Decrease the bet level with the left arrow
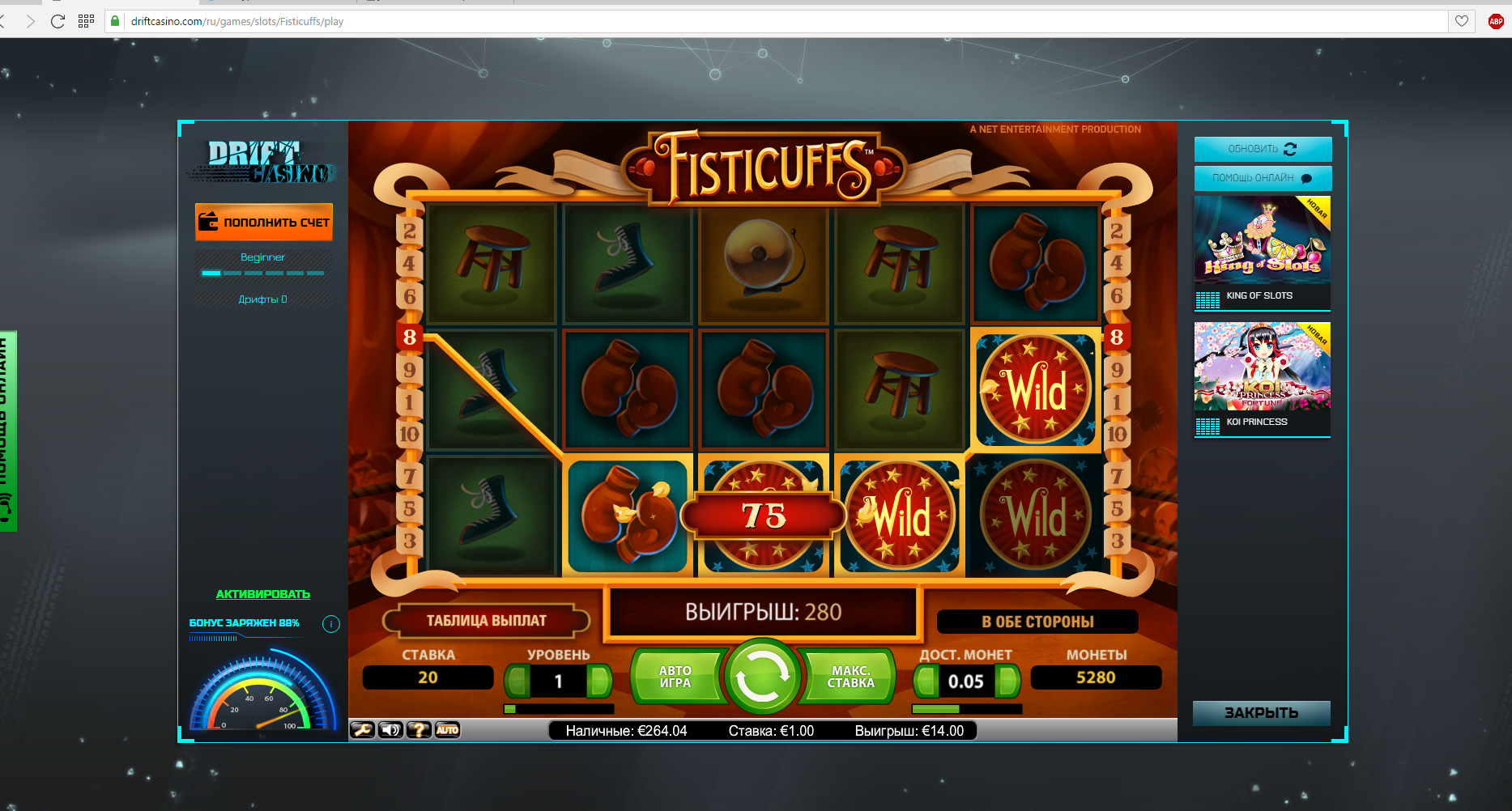 [516, 681]
